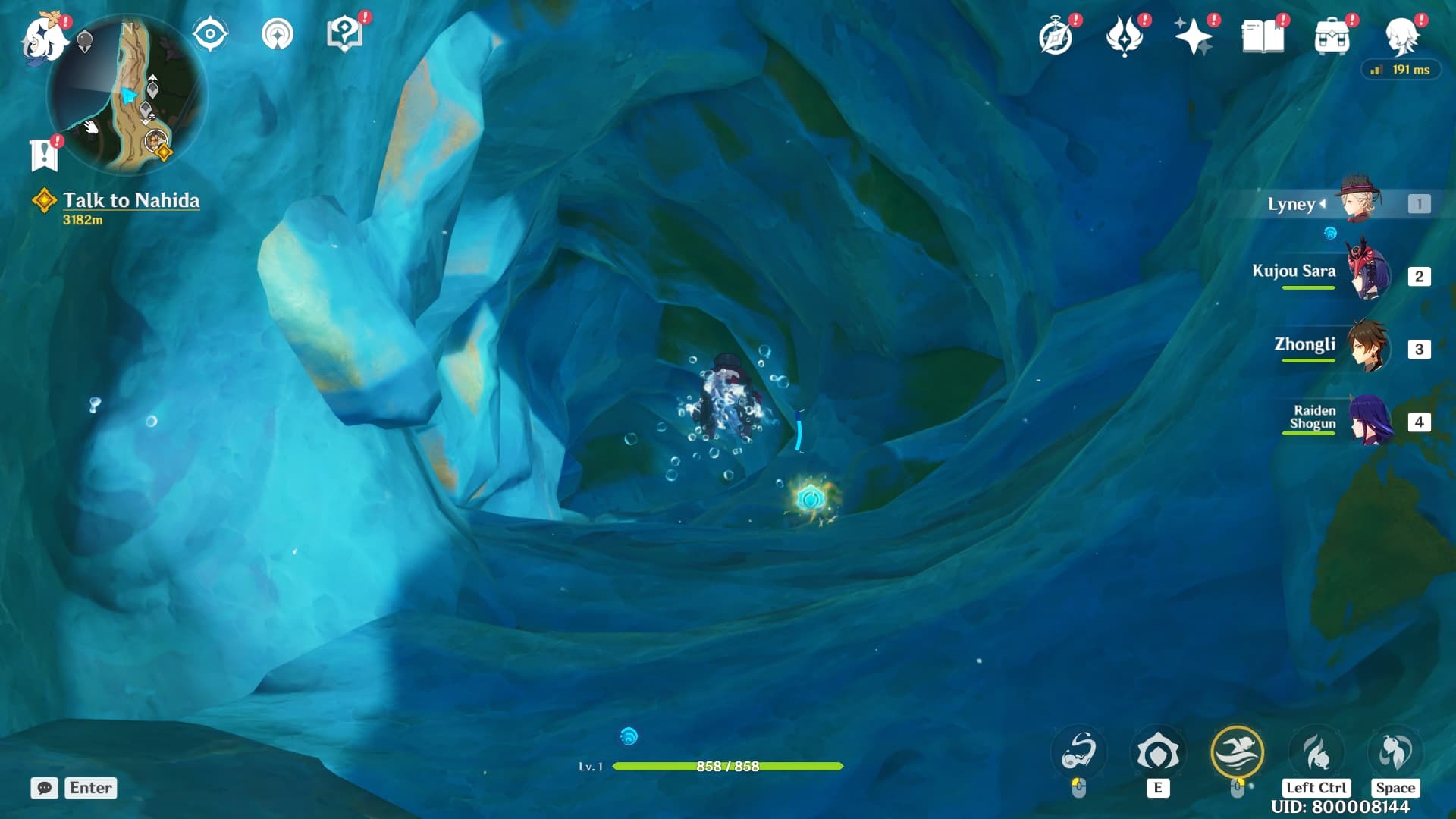Use the E underwater skill icon
Screen dimensions: 1456x819
coord(1157,753)
